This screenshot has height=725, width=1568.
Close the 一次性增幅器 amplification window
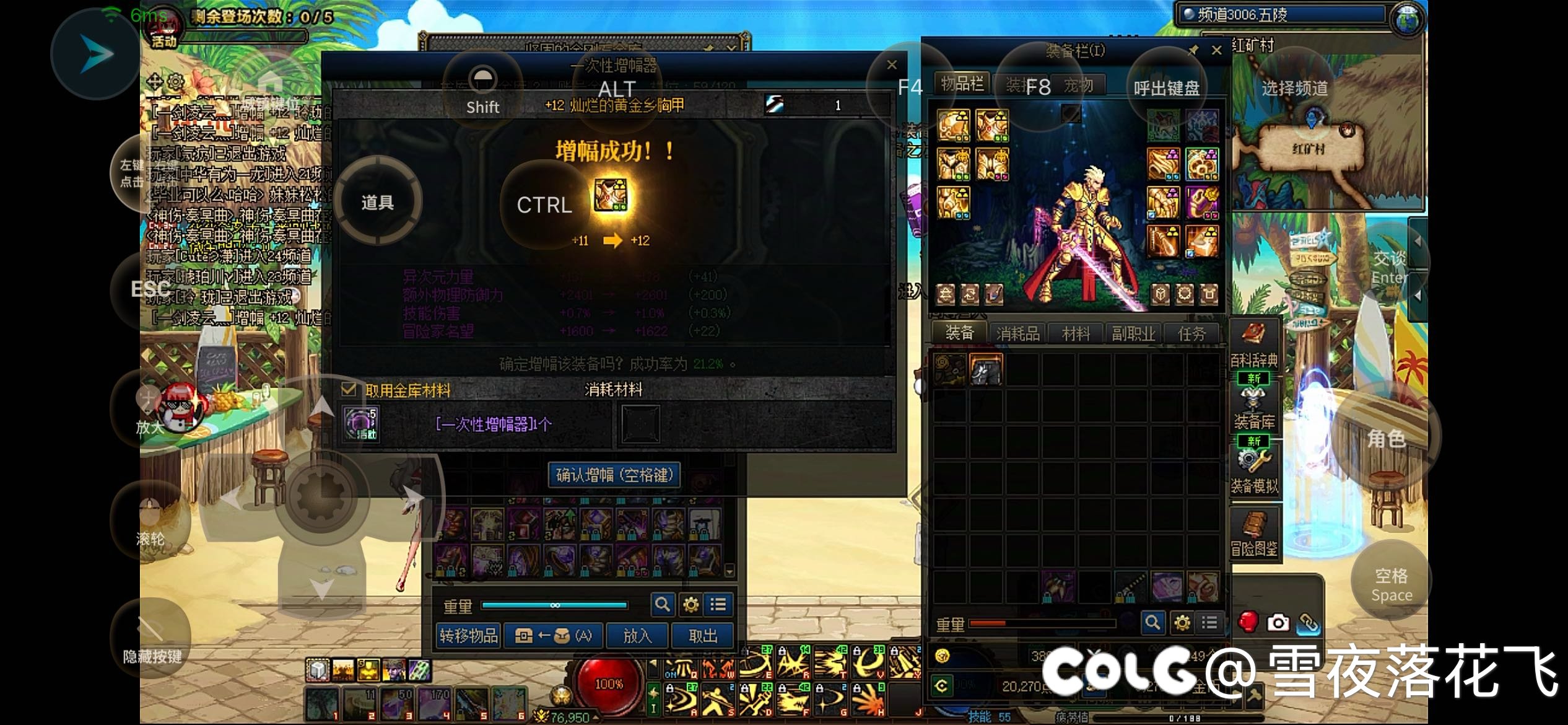click(x=892, y=64)
